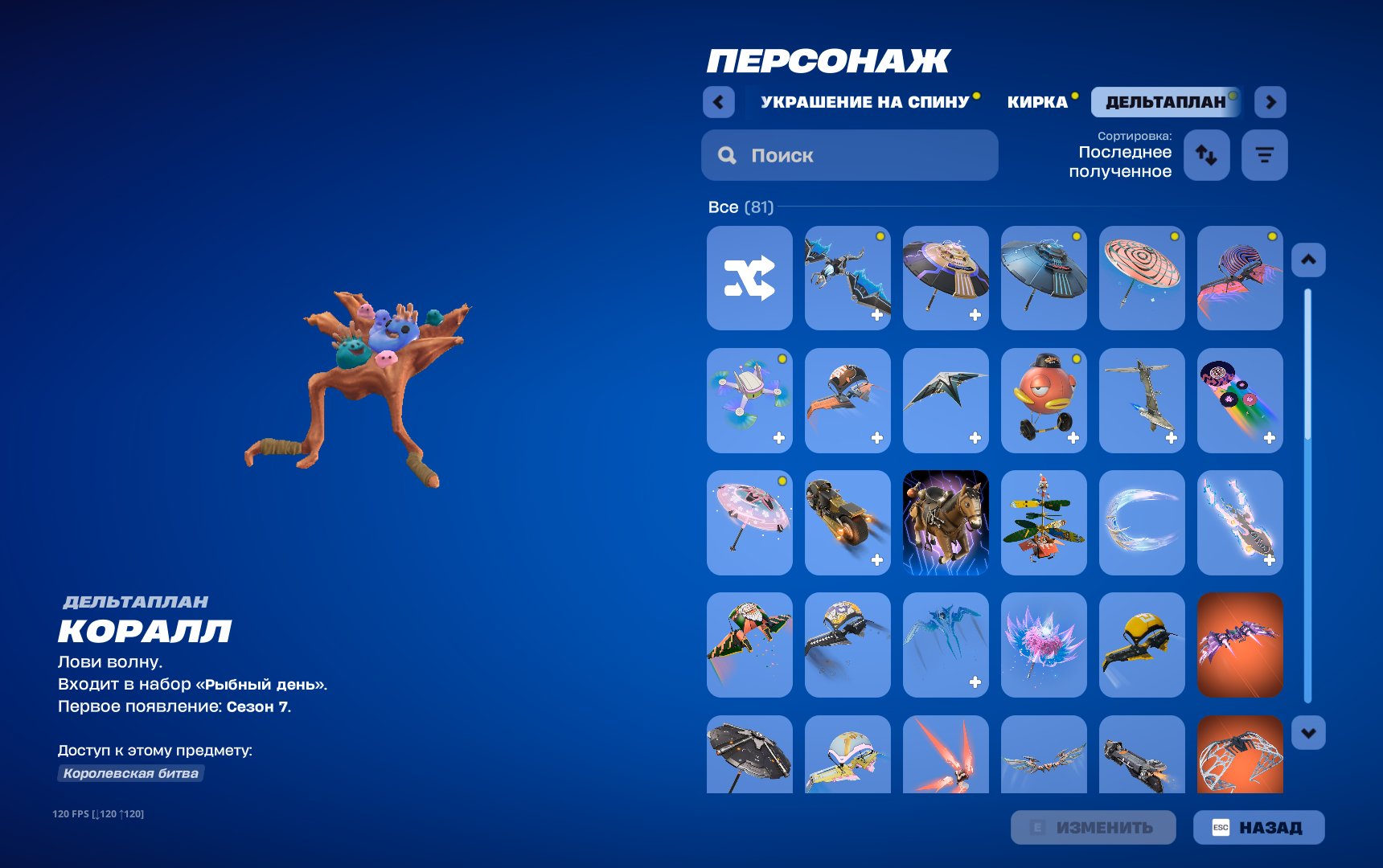Select the dragon wing glider in top row
Screen dimensions: 1383x868
[x=847, y=278]
